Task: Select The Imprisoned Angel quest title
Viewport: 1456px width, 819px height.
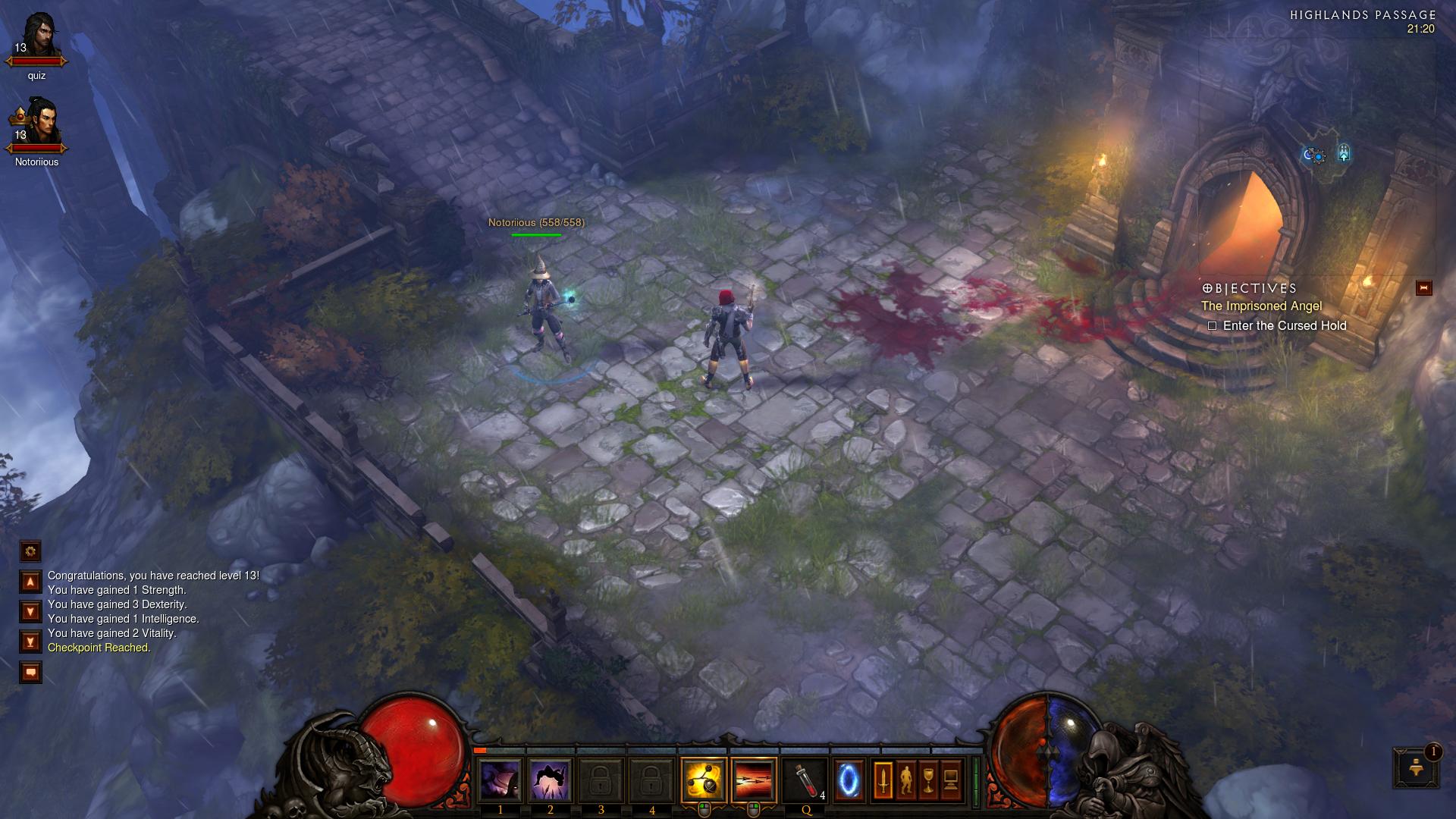Action: pyautogui.click(x=1261, y=306)
